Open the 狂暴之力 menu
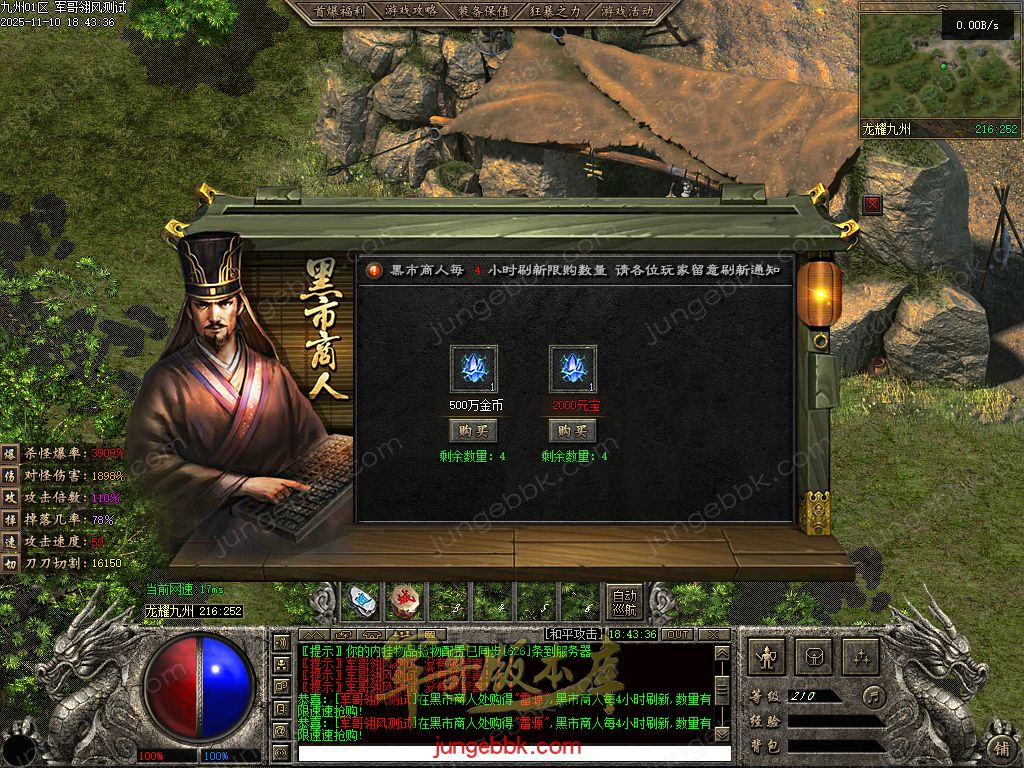This screenshot has height=768, width=1024. click(555, 11)
